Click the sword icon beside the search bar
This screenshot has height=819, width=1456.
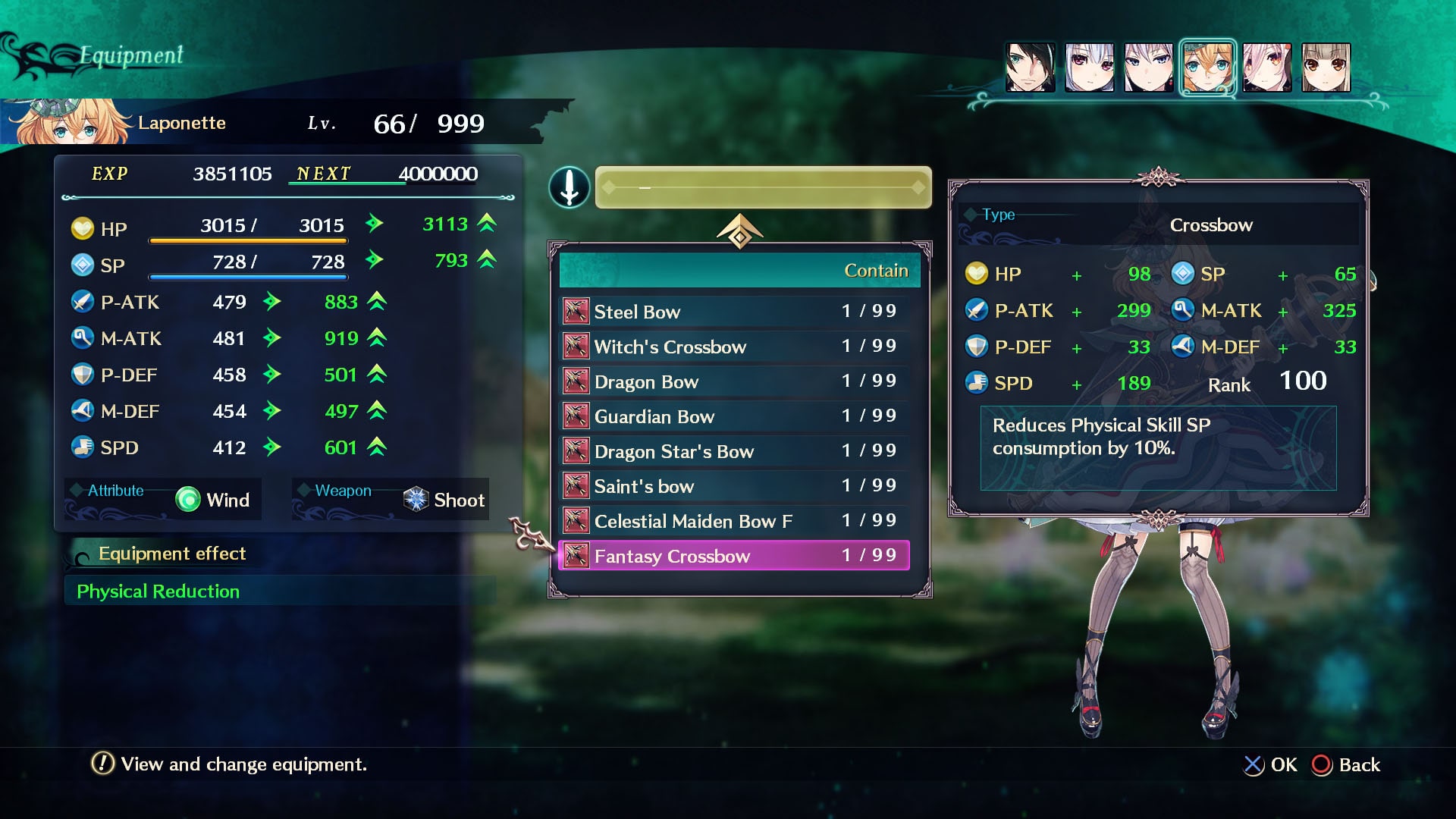tap(570, 187)
